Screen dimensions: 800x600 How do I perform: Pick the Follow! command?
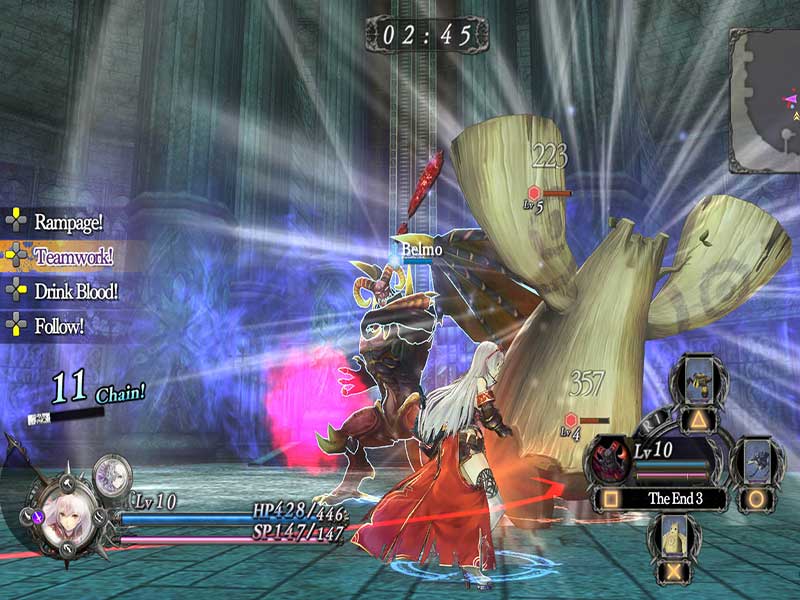click(x=58, y=325)
